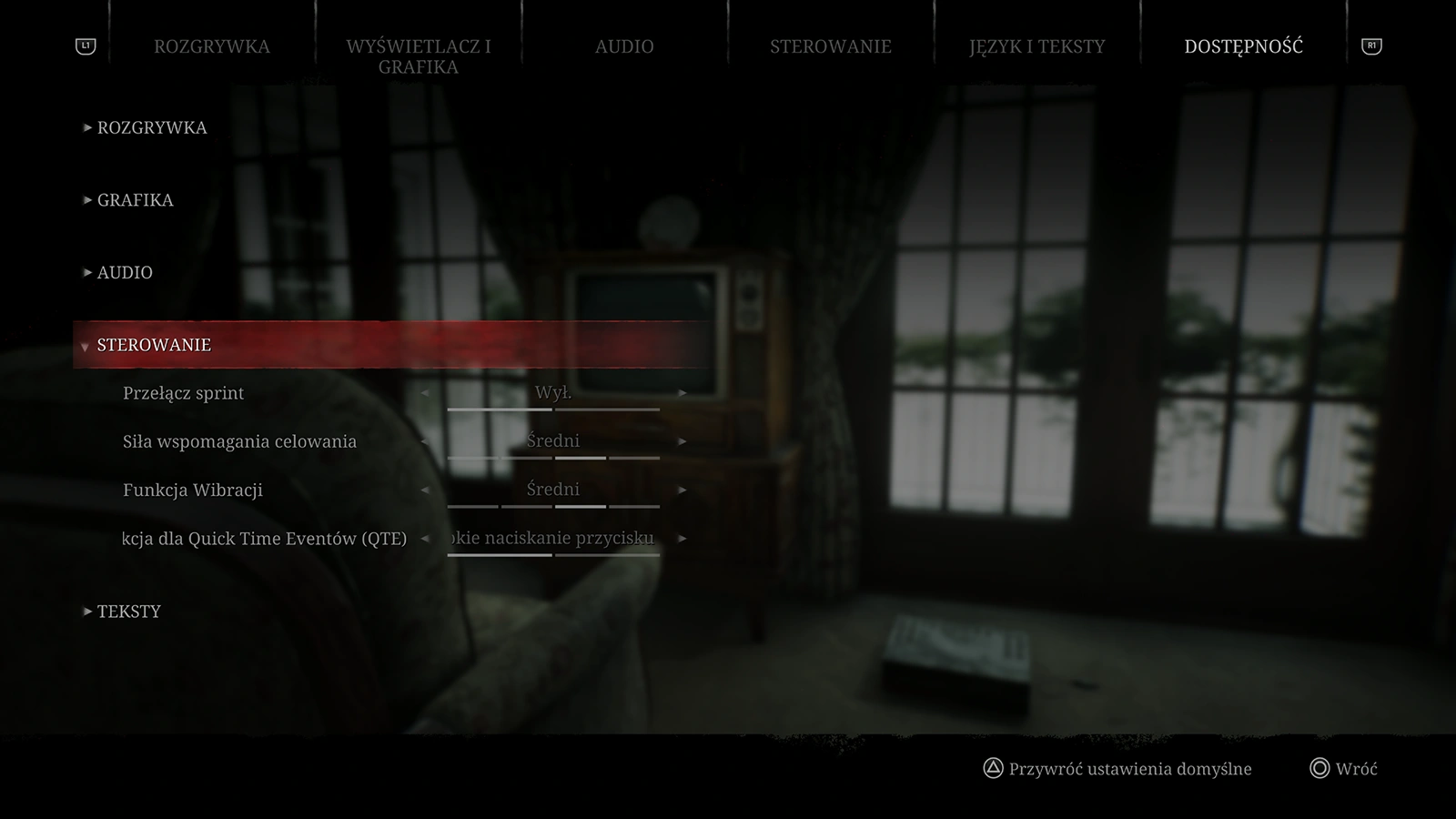Expand the TEKSTY settings section
The width and height of the screenshot is (1456, 819).
pyautogui.click(x=128, y=611)
